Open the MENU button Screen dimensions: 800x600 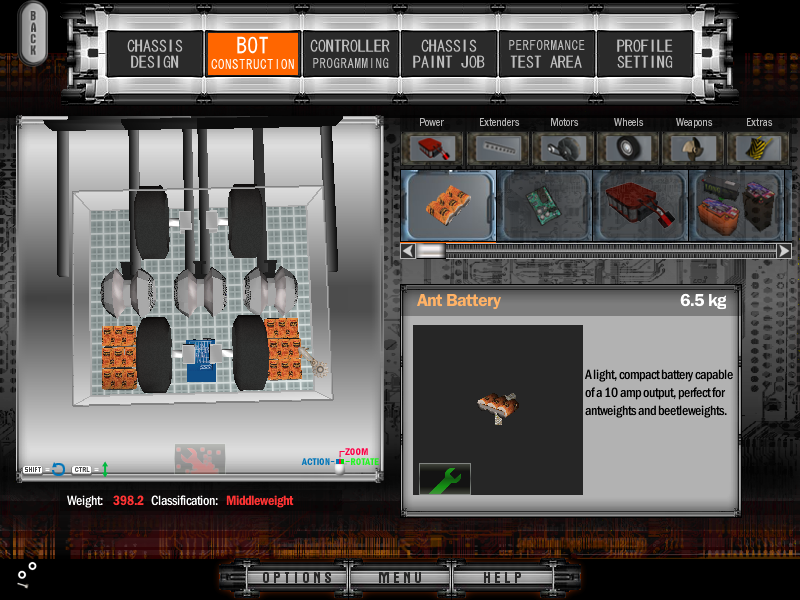click(400, 578)
